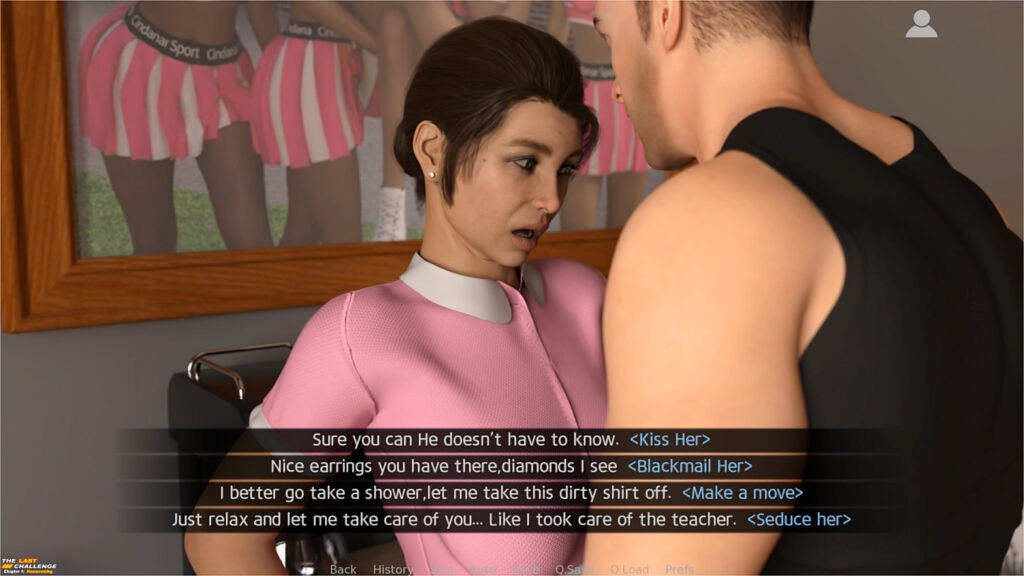Open the Save screen
1024x576 pixels.
point(525,569)
